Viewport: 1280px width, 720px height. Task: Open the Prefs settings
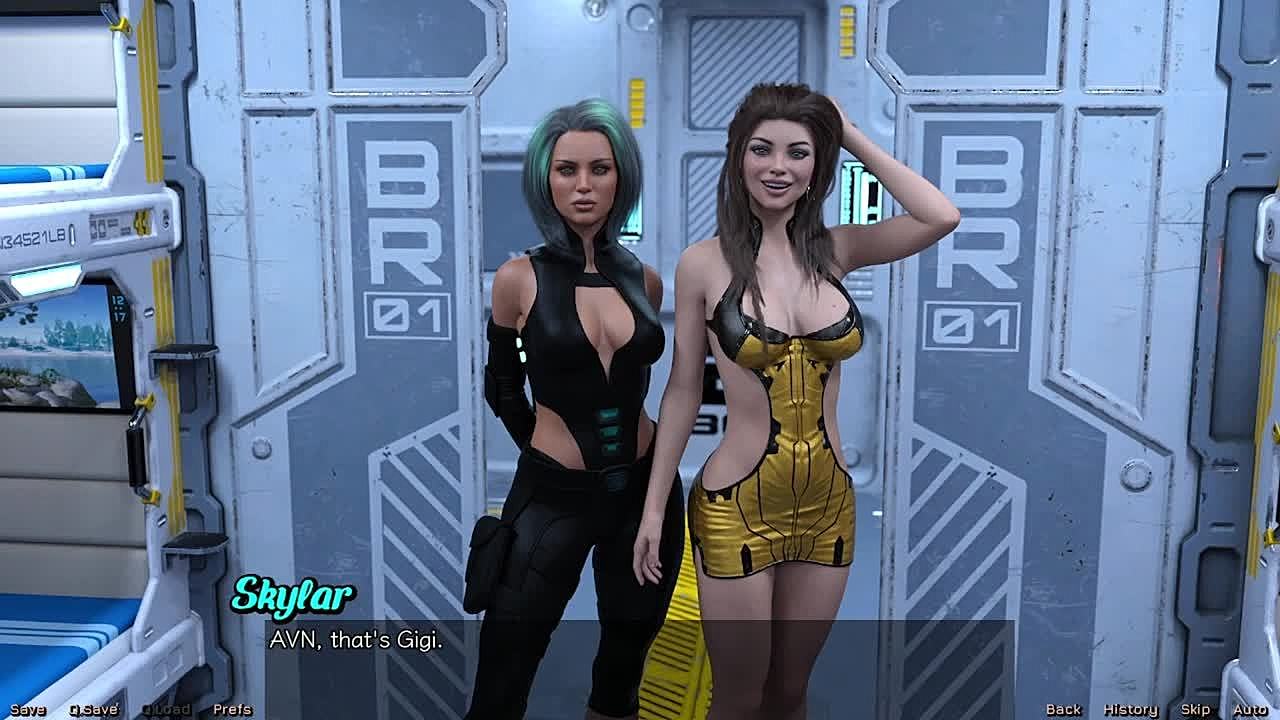pos(232,709)
